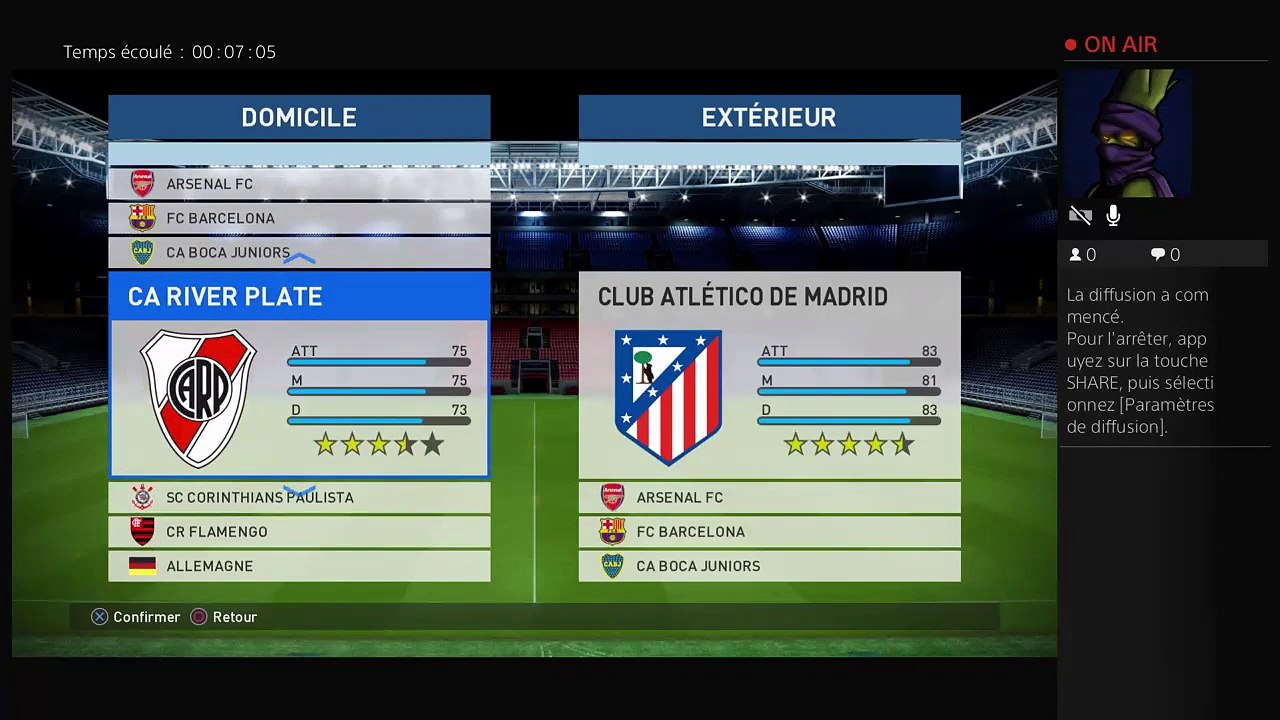Open the broadcast comments counter
Screen dimensions: 1280x720
1165,255
